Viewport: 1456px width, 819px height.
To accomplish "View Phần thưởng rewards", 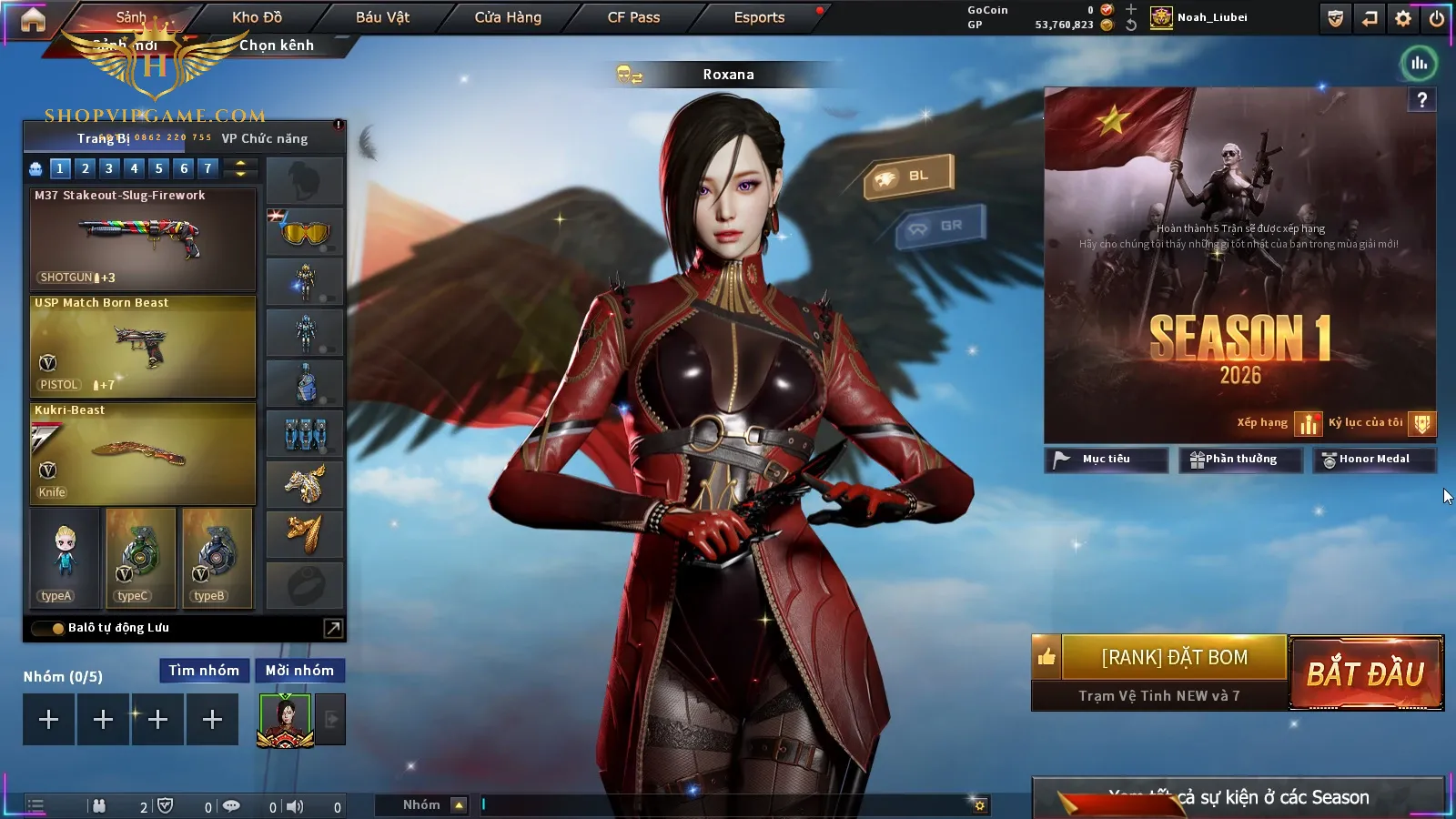I will 1240,460.
